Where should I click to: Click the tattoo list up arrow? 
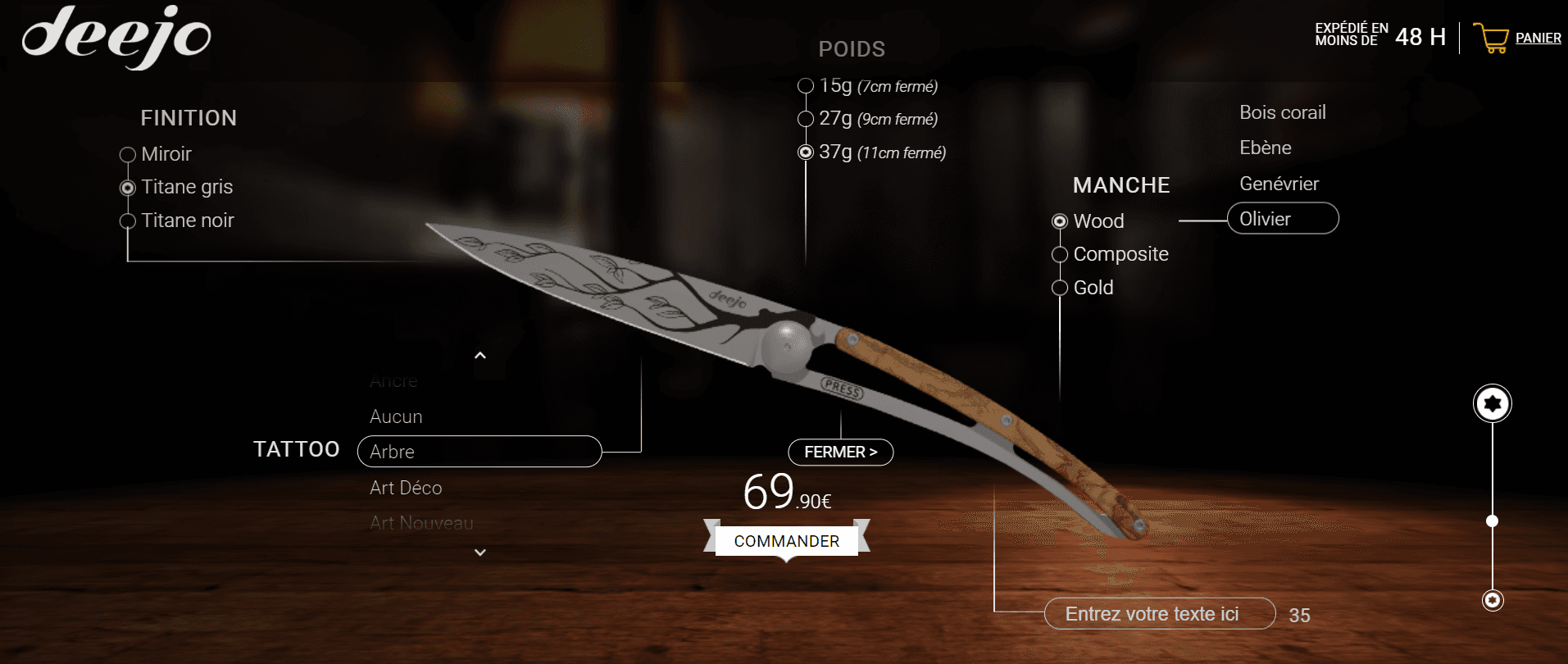[480, 355]
